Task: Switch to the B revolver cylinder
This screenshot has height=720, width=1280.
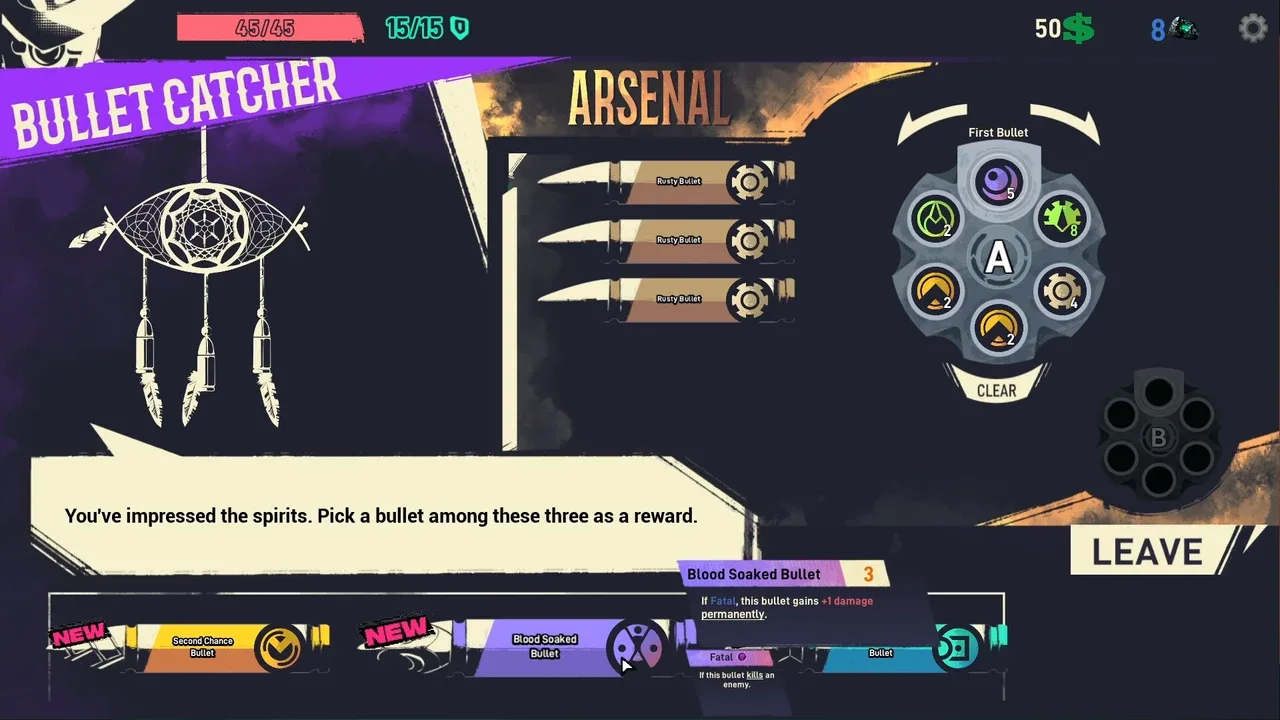Action: pos(1158,438)
